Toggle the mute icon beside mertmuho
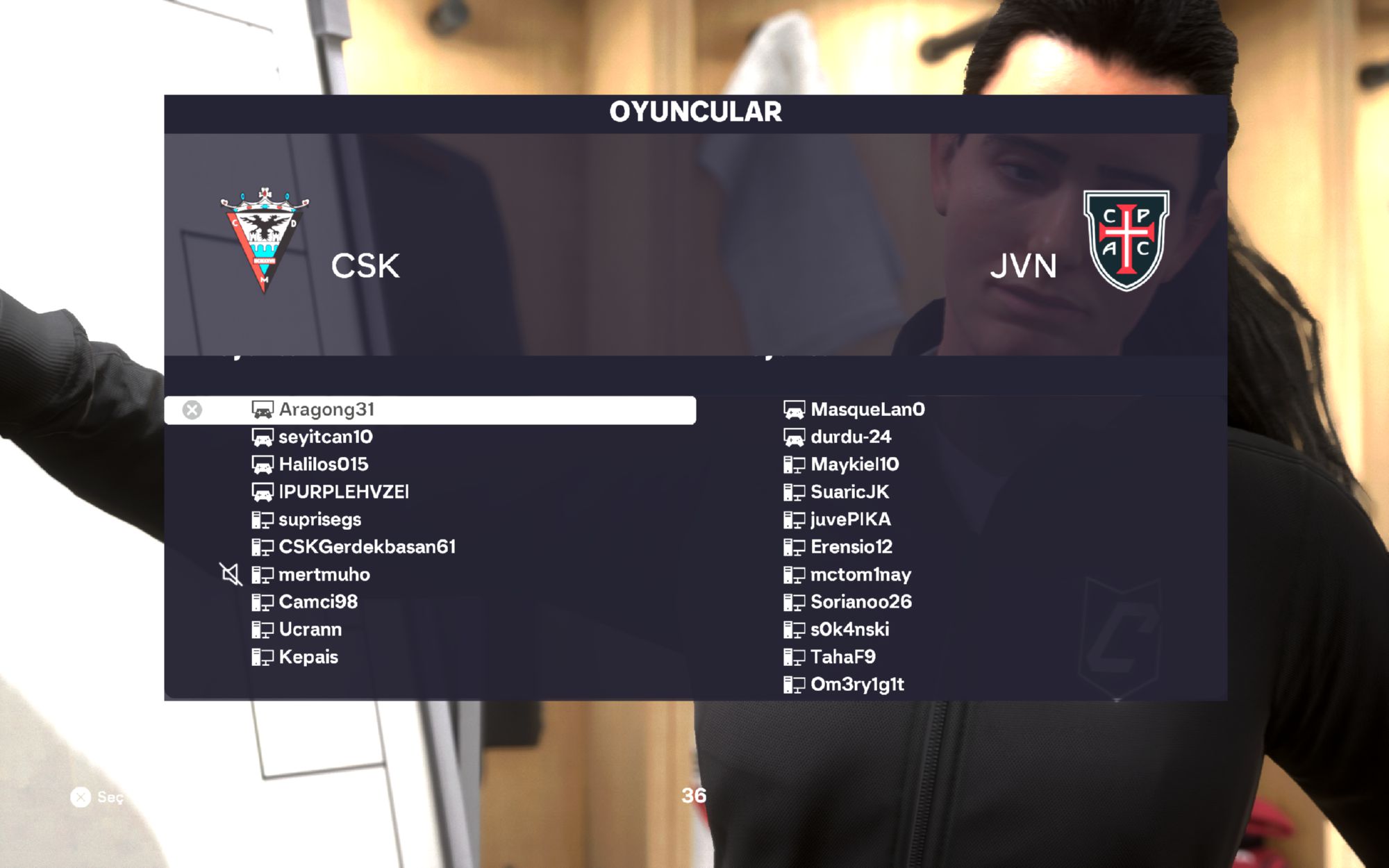Viewport: 1389px width, 868px height. (231, 574)
